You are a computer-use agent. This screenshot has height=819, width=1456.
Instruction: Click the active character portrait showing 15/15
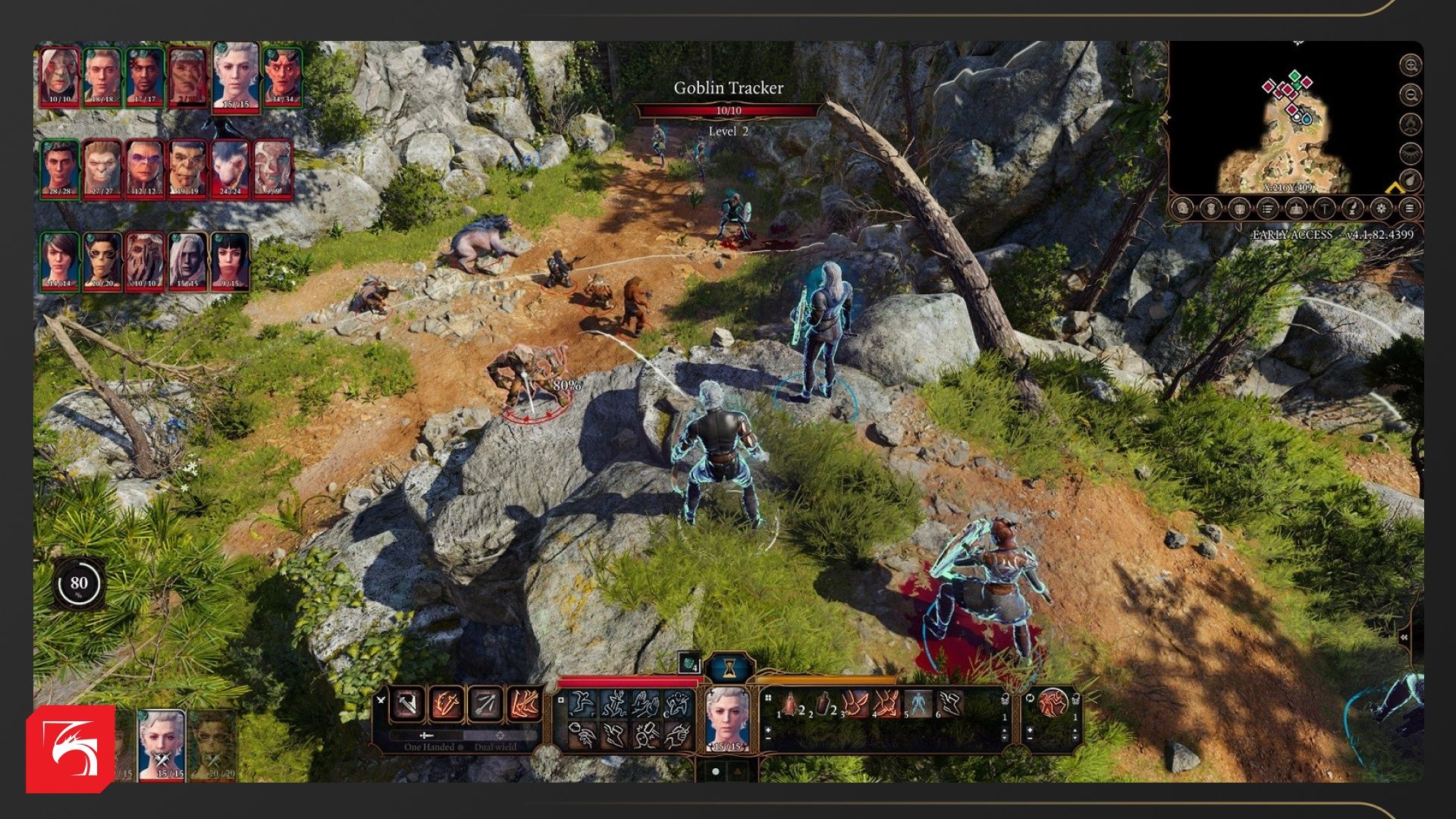(727, 718)
